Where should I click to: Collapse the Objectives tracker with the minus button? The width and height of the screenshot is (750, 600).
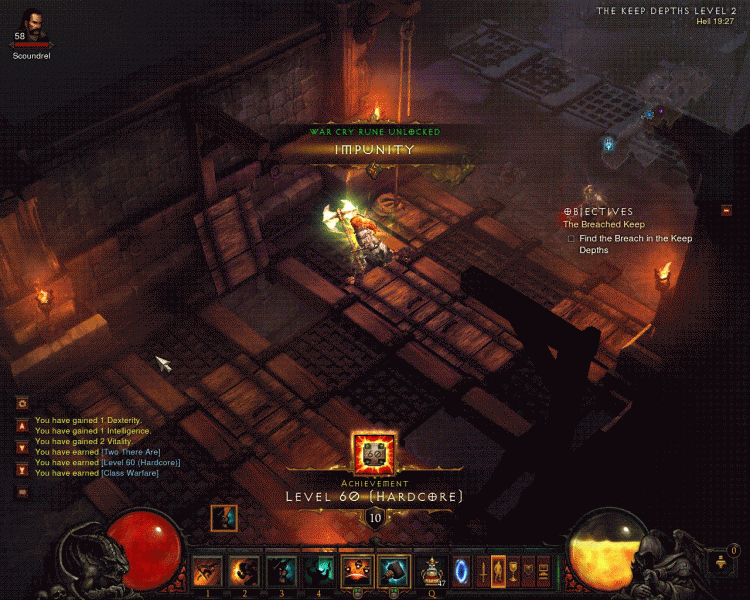[725, 210]
